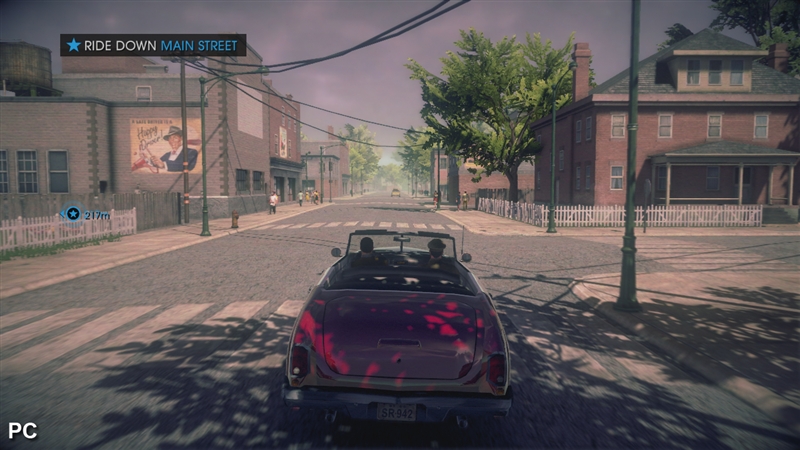Click the 217m star waypoint marker
Screen dimensions: 800x450
coord(72,213)
